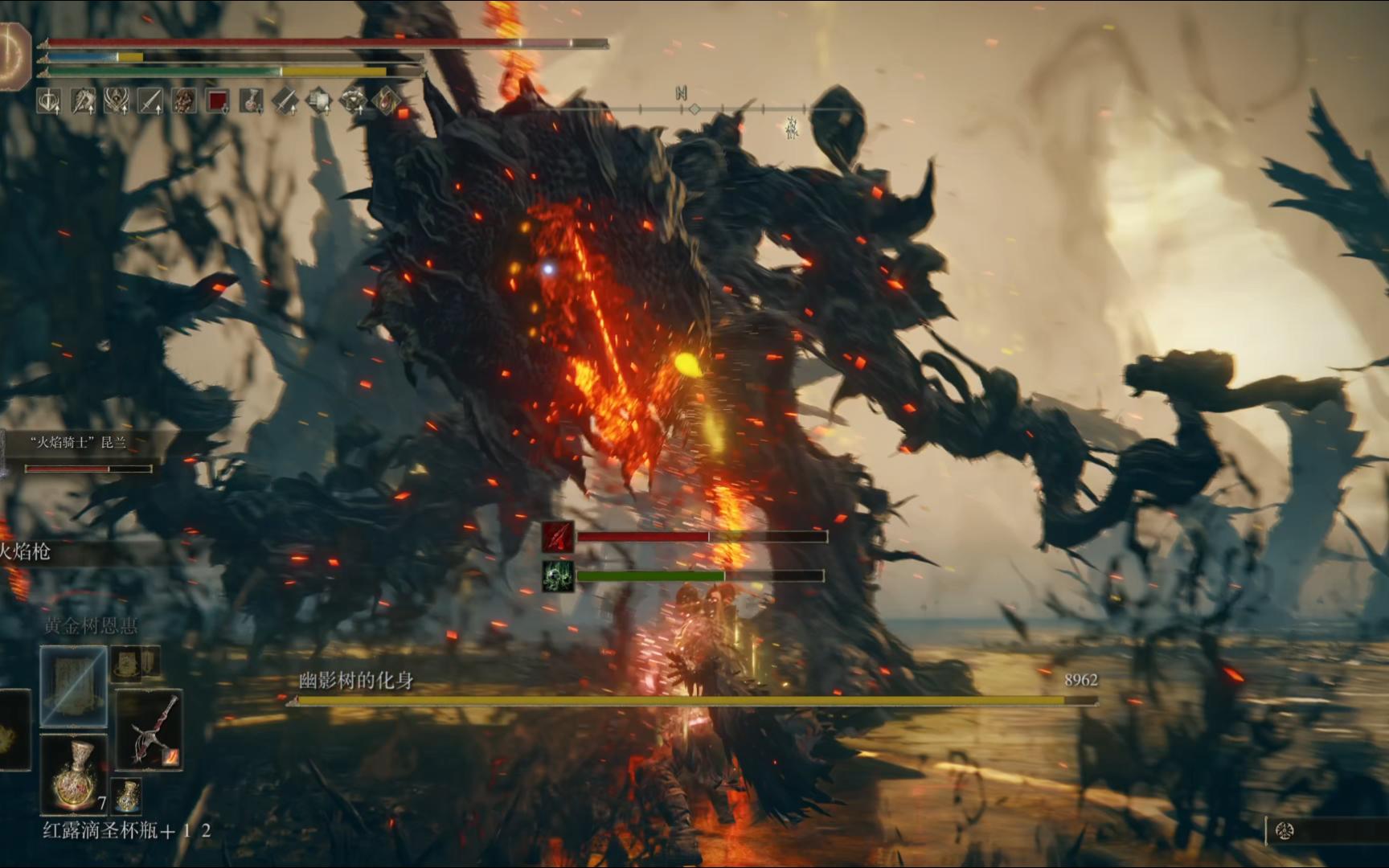Select the small blue flask next-item slot
This screenshot has height=868, width=1389.
click(126, 794)
